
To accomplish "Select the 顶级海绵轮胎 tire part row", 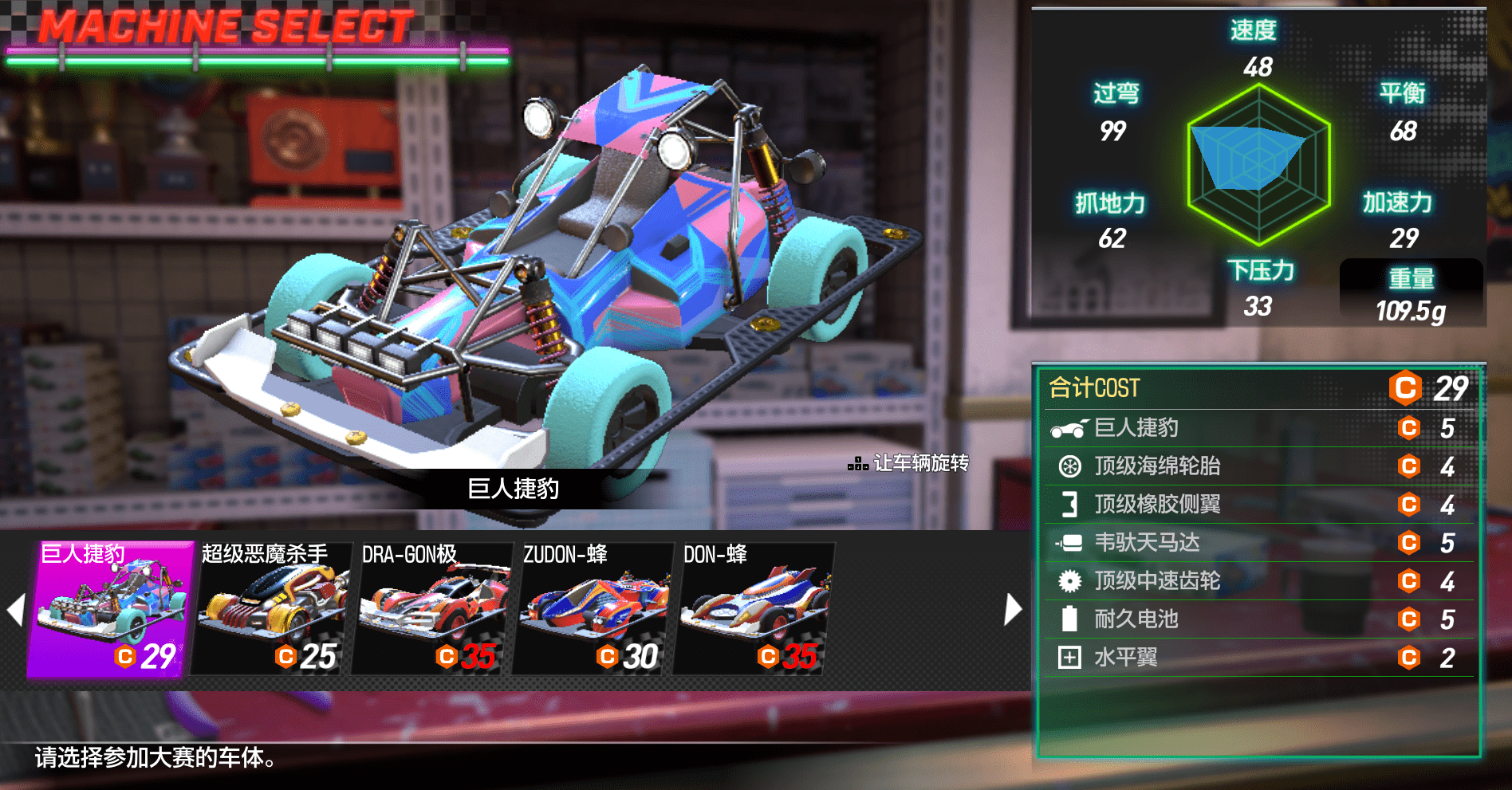I will (1258, 466).
